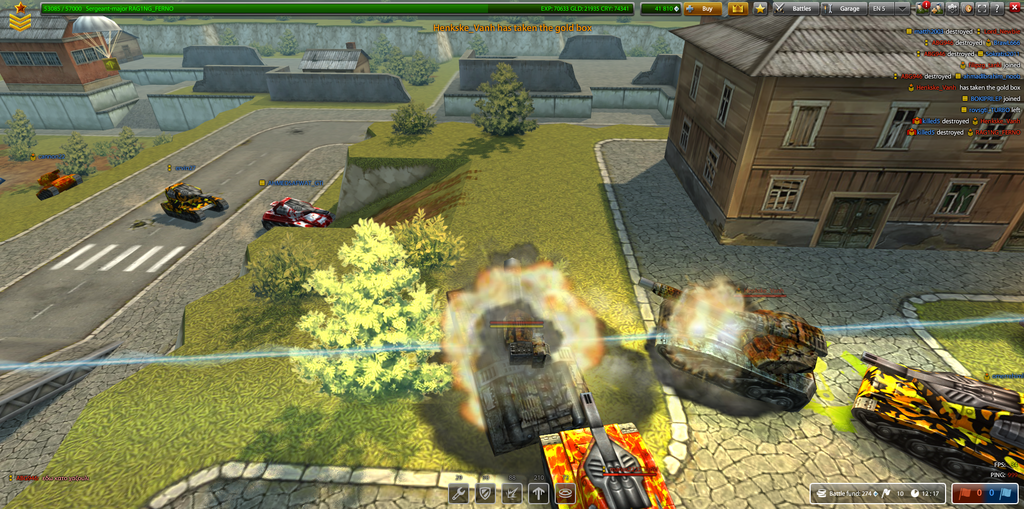Go to the Garage
The image size is (1024, 509).
click(x=844, y=8)
